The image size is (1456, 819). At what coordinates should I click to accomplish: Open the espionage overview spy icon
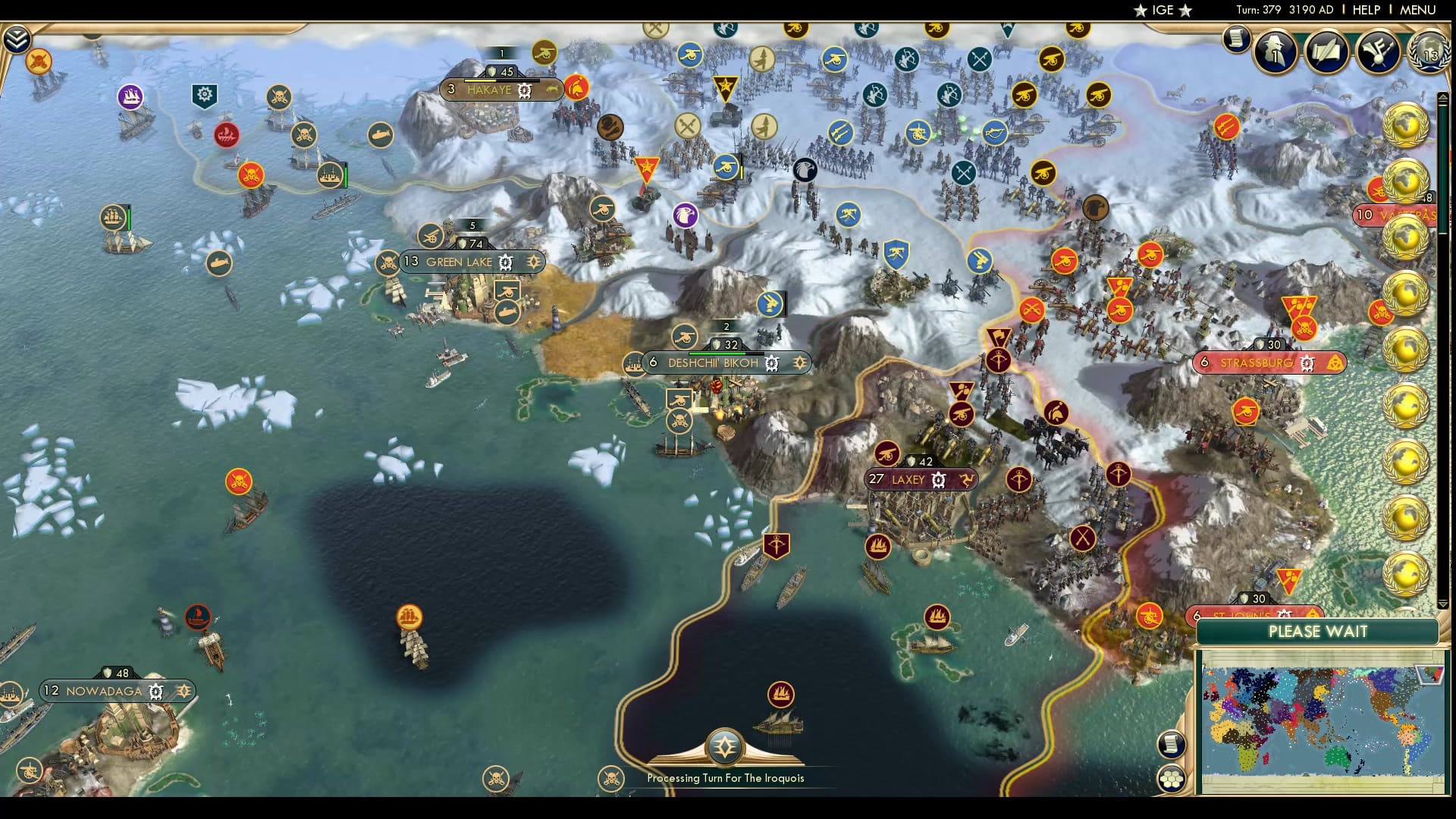pos(1274,51)
